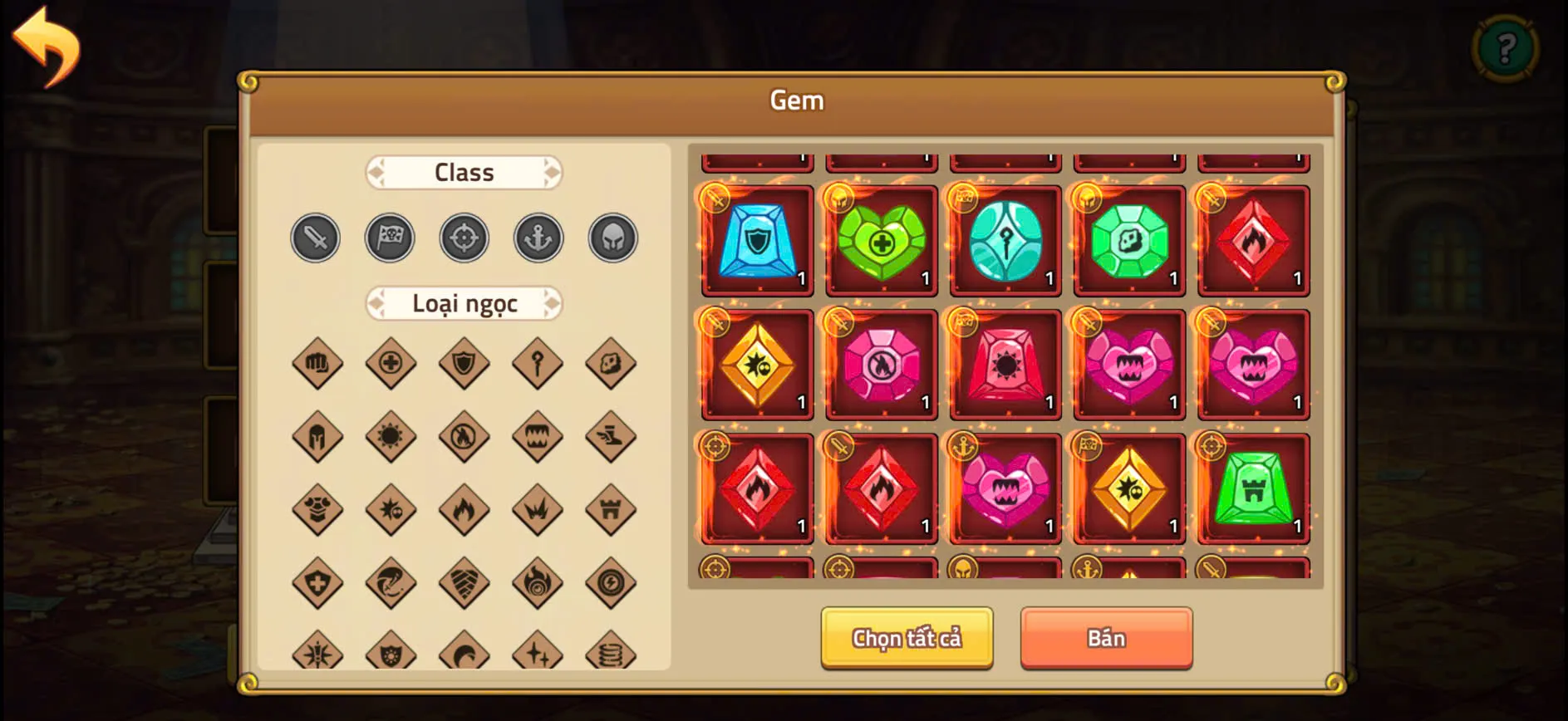Toggle the castle tower gem type filter

point(611,509)
